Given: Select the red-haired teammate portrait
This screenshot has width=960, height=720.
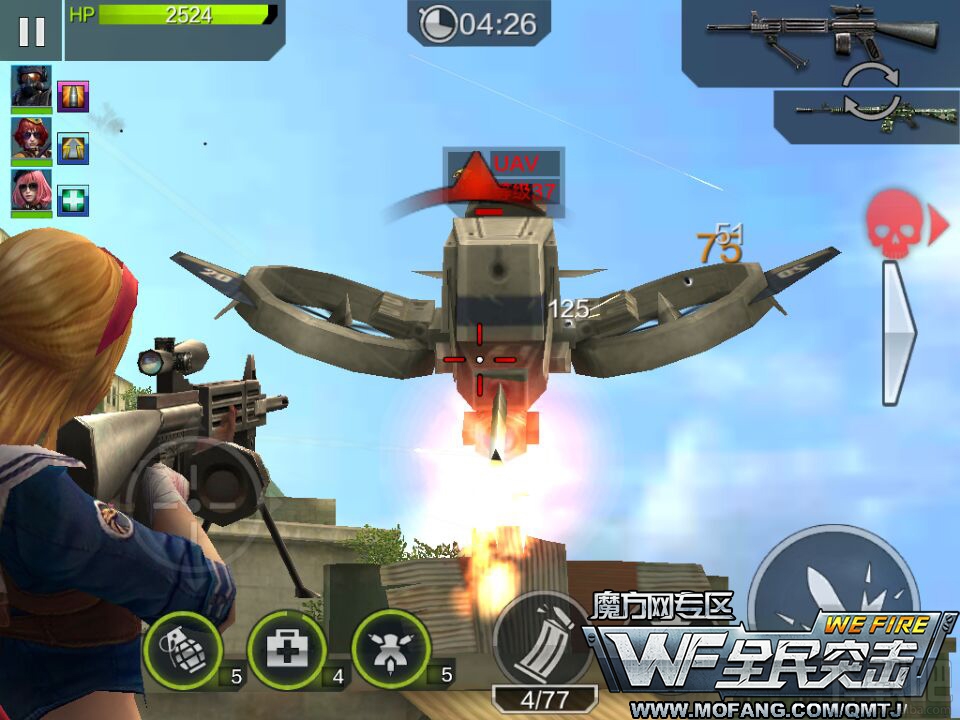Looking at the screenshot, I should click(32, 141).
